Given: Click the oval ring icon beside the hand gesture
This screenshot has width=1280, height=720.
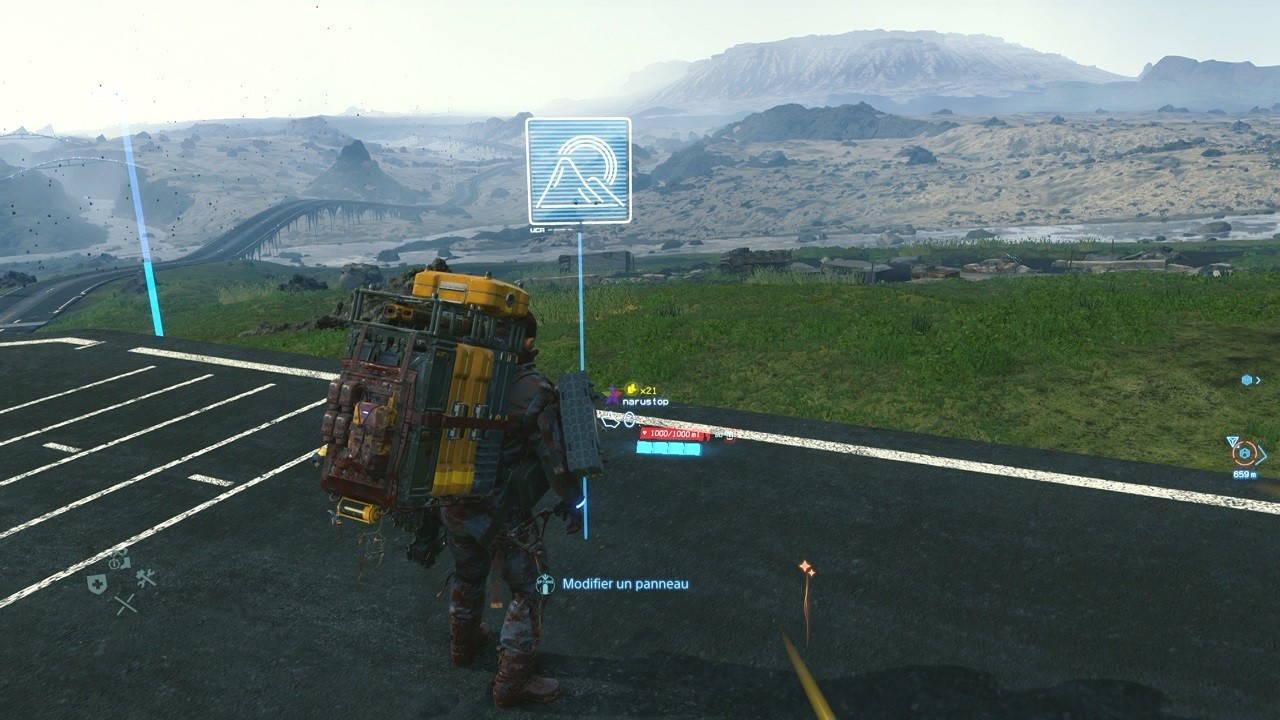Looking at the screenshot, I should 628,420.
